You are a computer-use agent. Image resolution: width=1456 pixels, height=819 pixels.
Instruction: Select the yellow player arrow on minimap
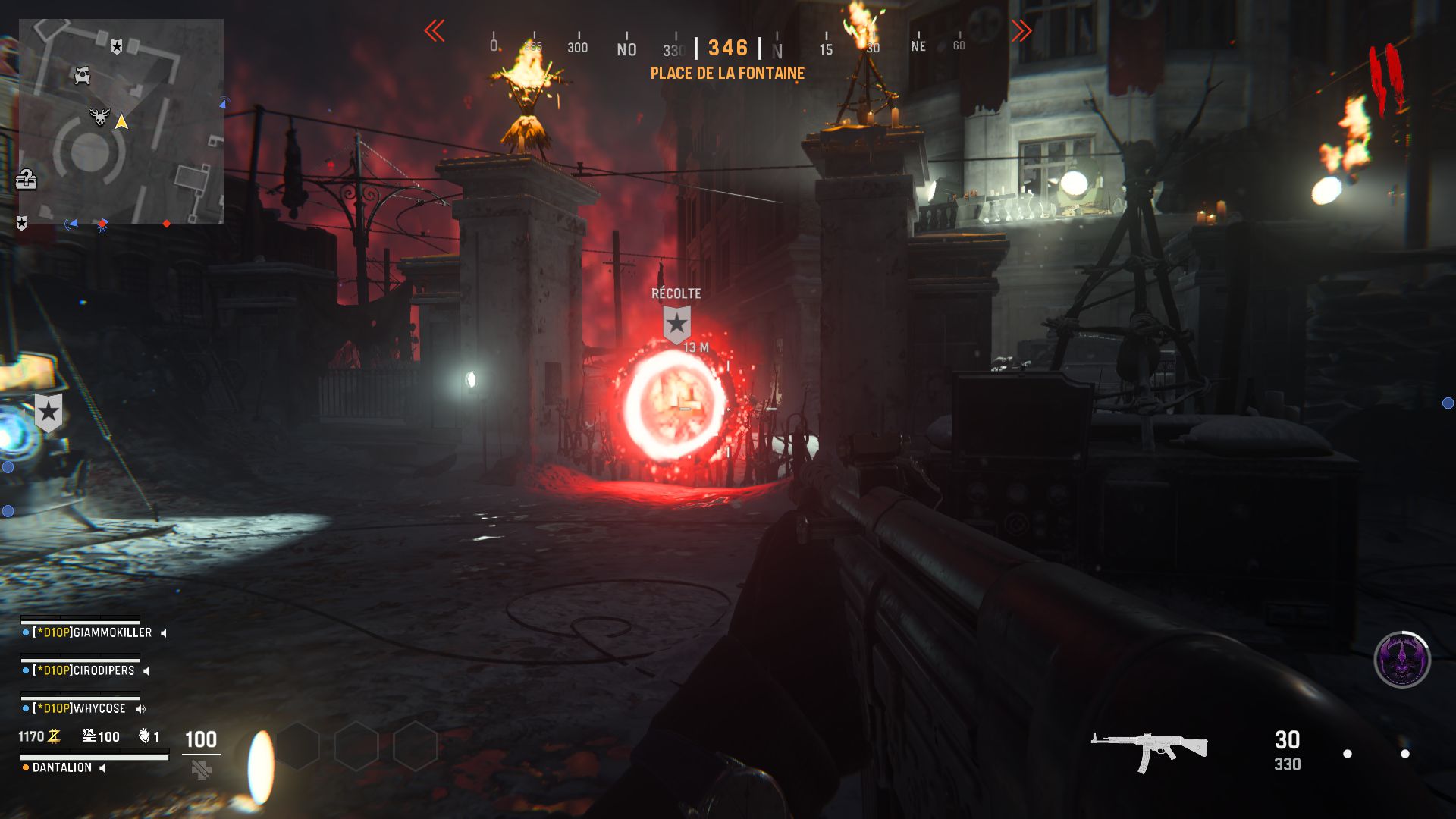pyautogui.click(x=121, y=121)
